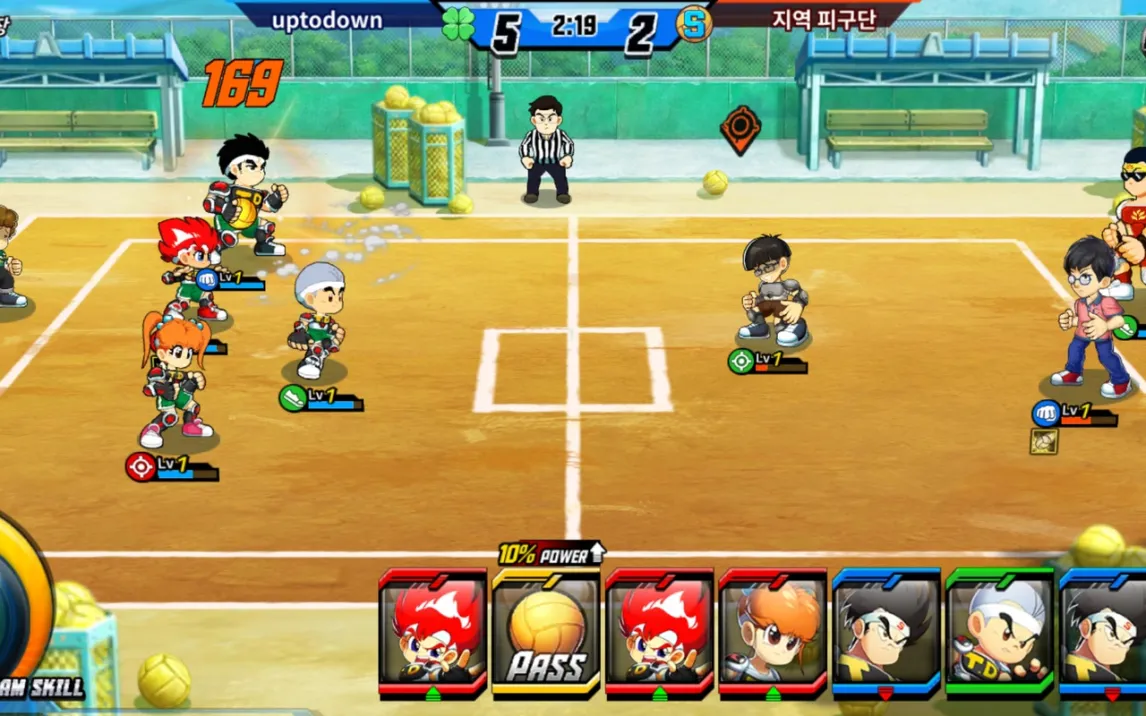Viewport: 1146px width, 716px height.
Task: Pick the white bandana character card
Action: click(x=999, y=632)
